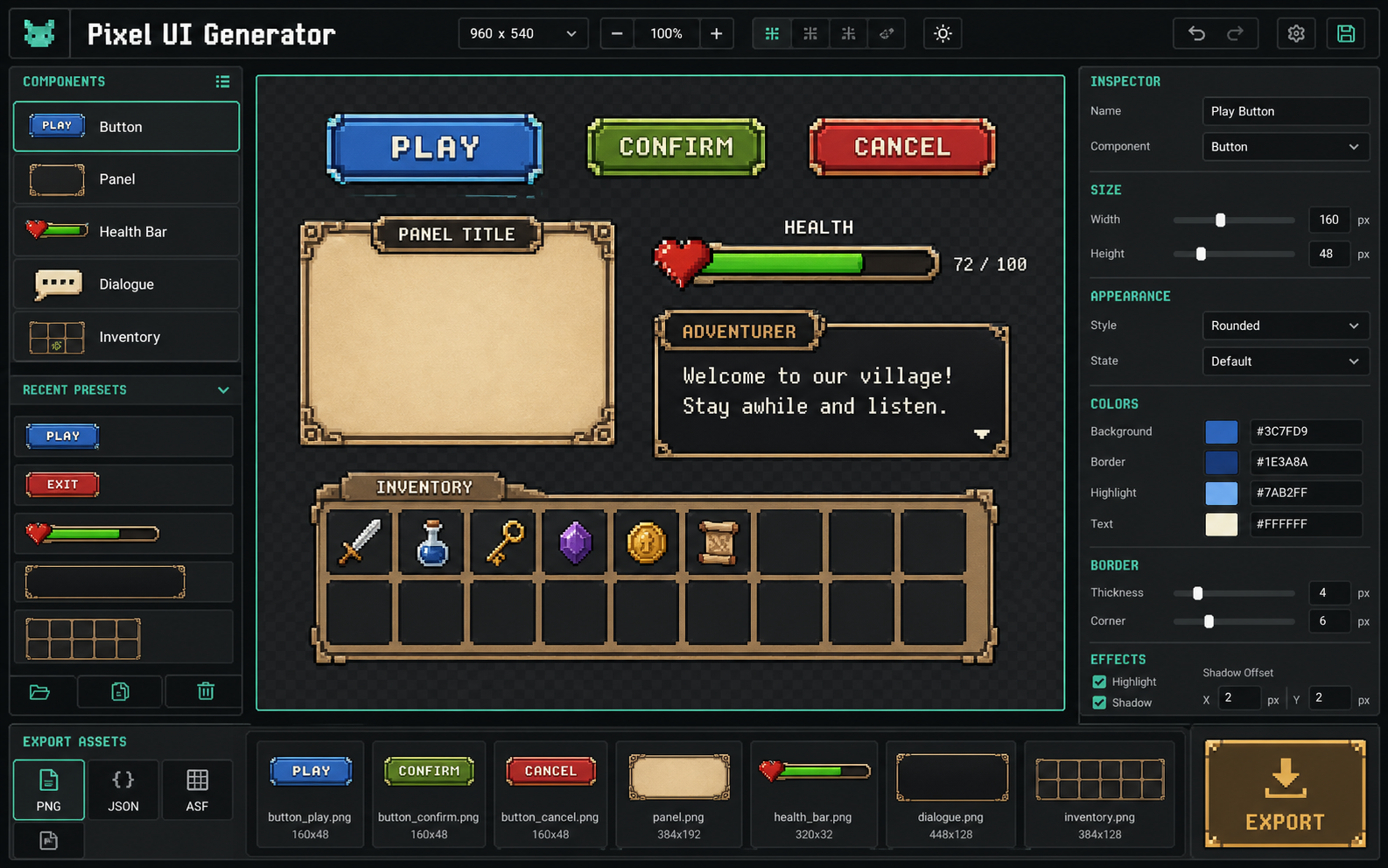The height and width of the screenshot is (868, 1388).
Task: Select the Button component in the list
Action: 126,127
